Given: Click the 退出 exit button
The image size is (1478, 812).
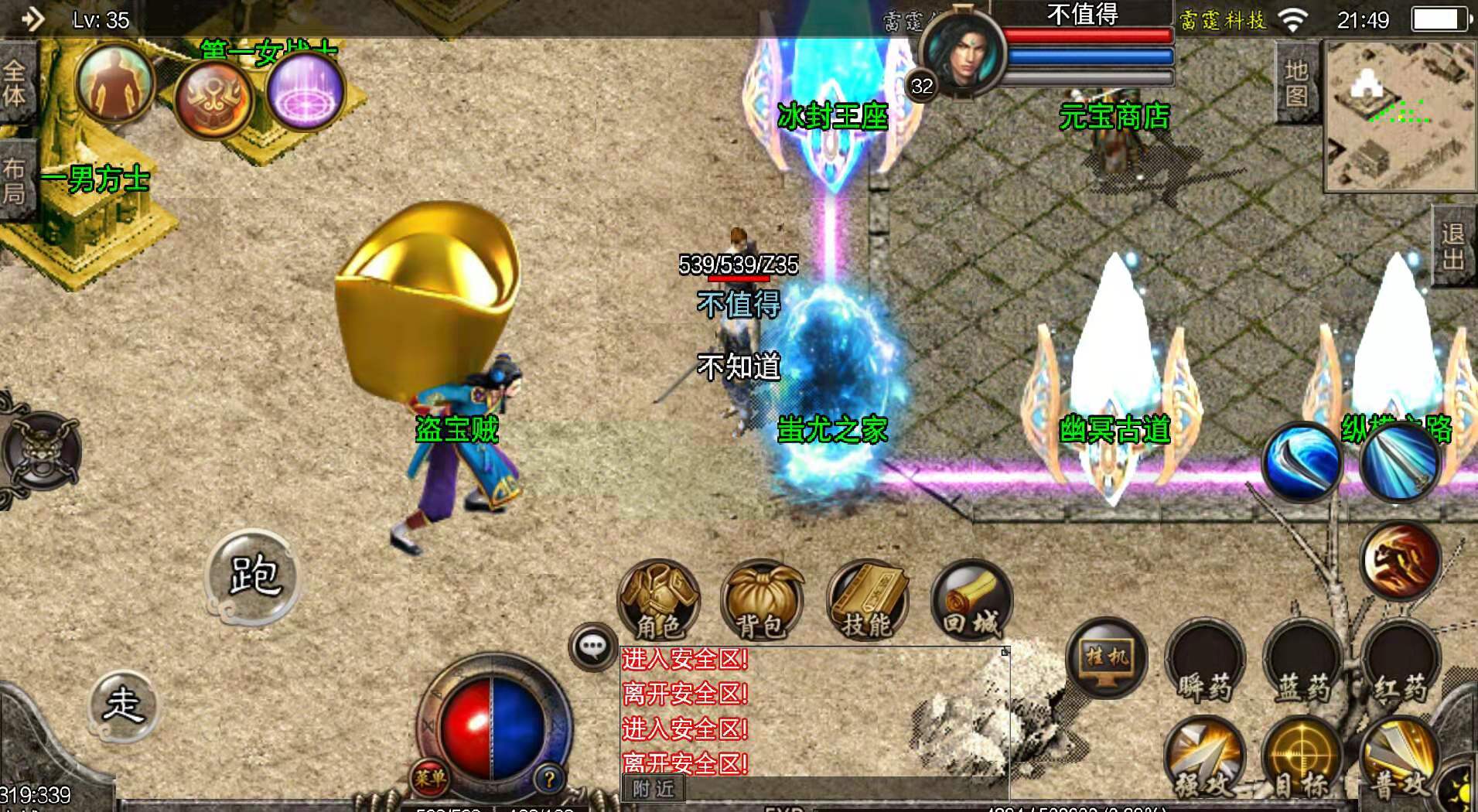Looking at the screenshot, I should point(1453,246).
